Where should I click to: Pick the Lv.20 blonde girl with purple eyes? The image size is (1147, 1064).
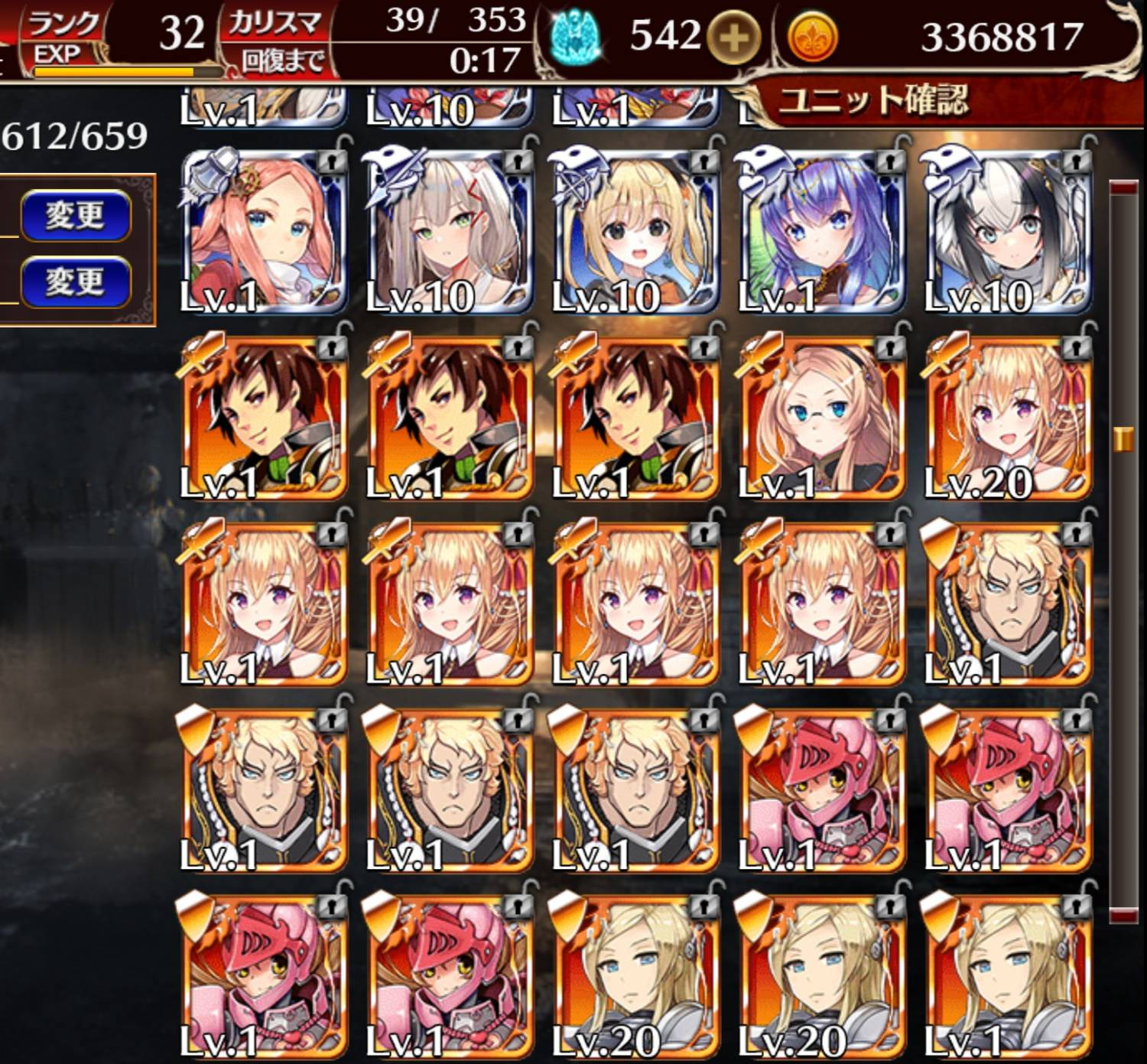(x=1006, y=419)
